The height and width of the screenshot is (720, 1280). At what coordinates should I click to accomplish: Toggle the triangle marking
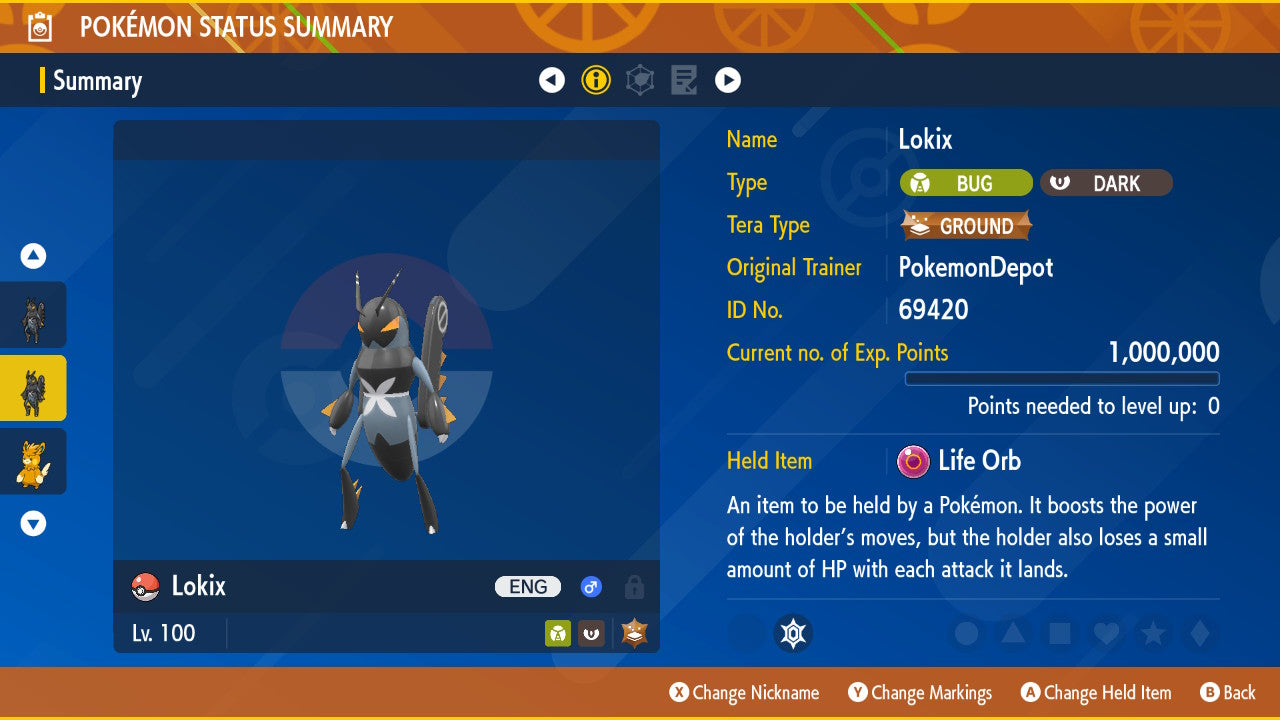pos(1012,633)
